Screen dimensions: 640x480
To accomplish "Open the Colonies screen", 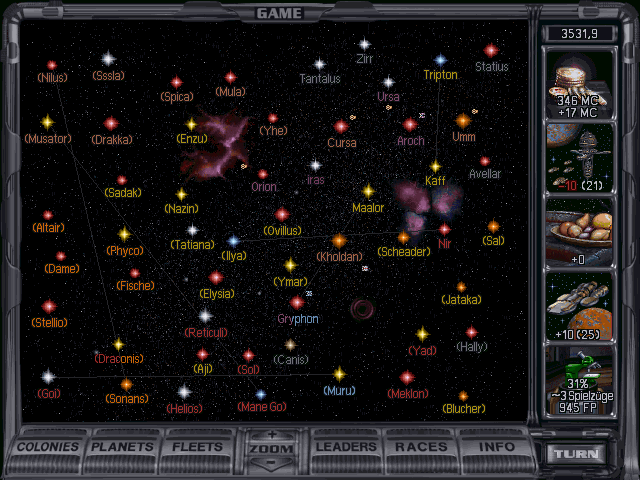I will click(49, 446).
